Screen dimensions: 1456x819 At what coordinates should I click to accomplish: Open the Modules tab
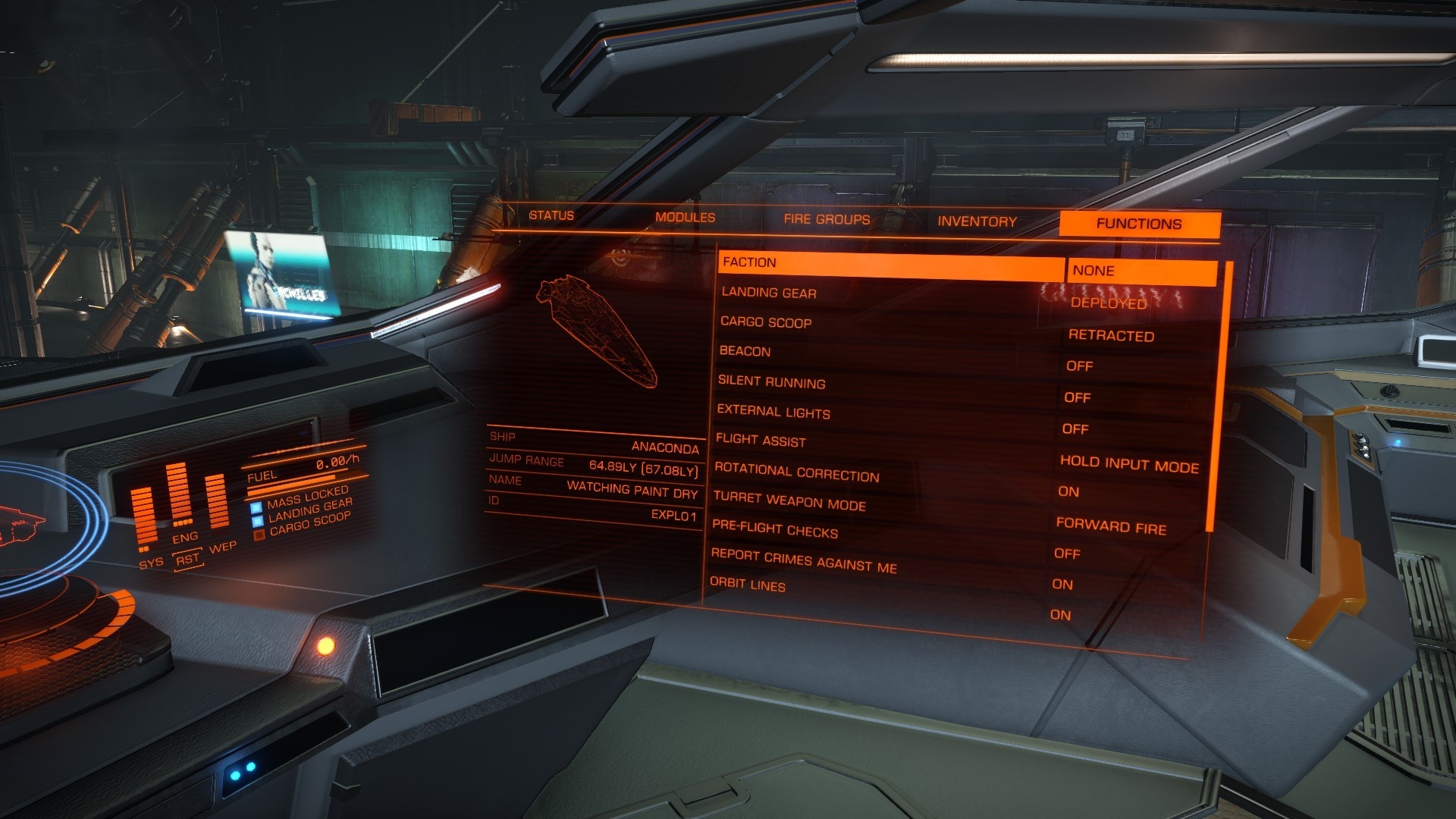click(x=685, y=218)
